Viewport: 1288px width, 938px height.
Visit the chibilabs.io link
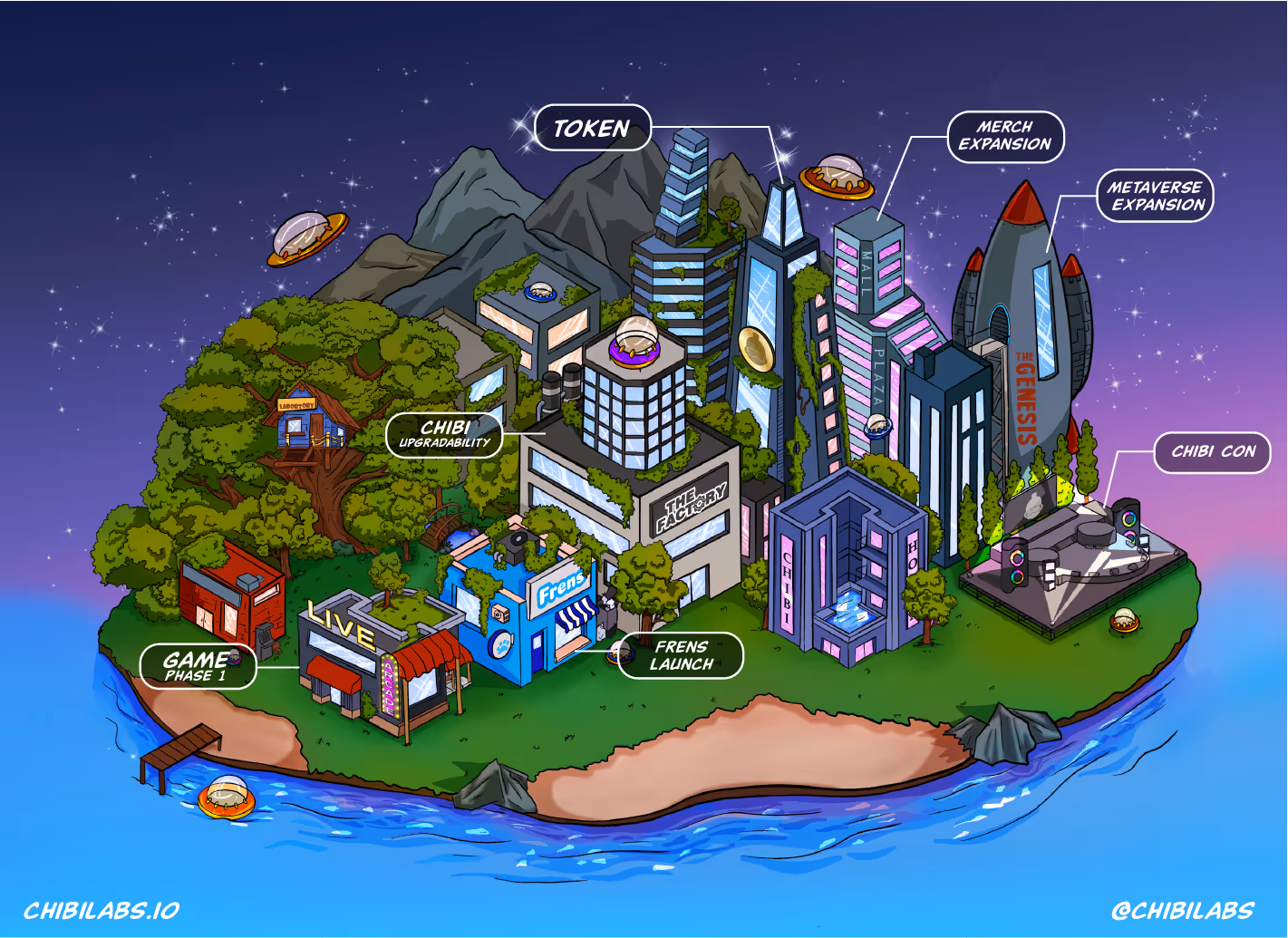point(102,911)
